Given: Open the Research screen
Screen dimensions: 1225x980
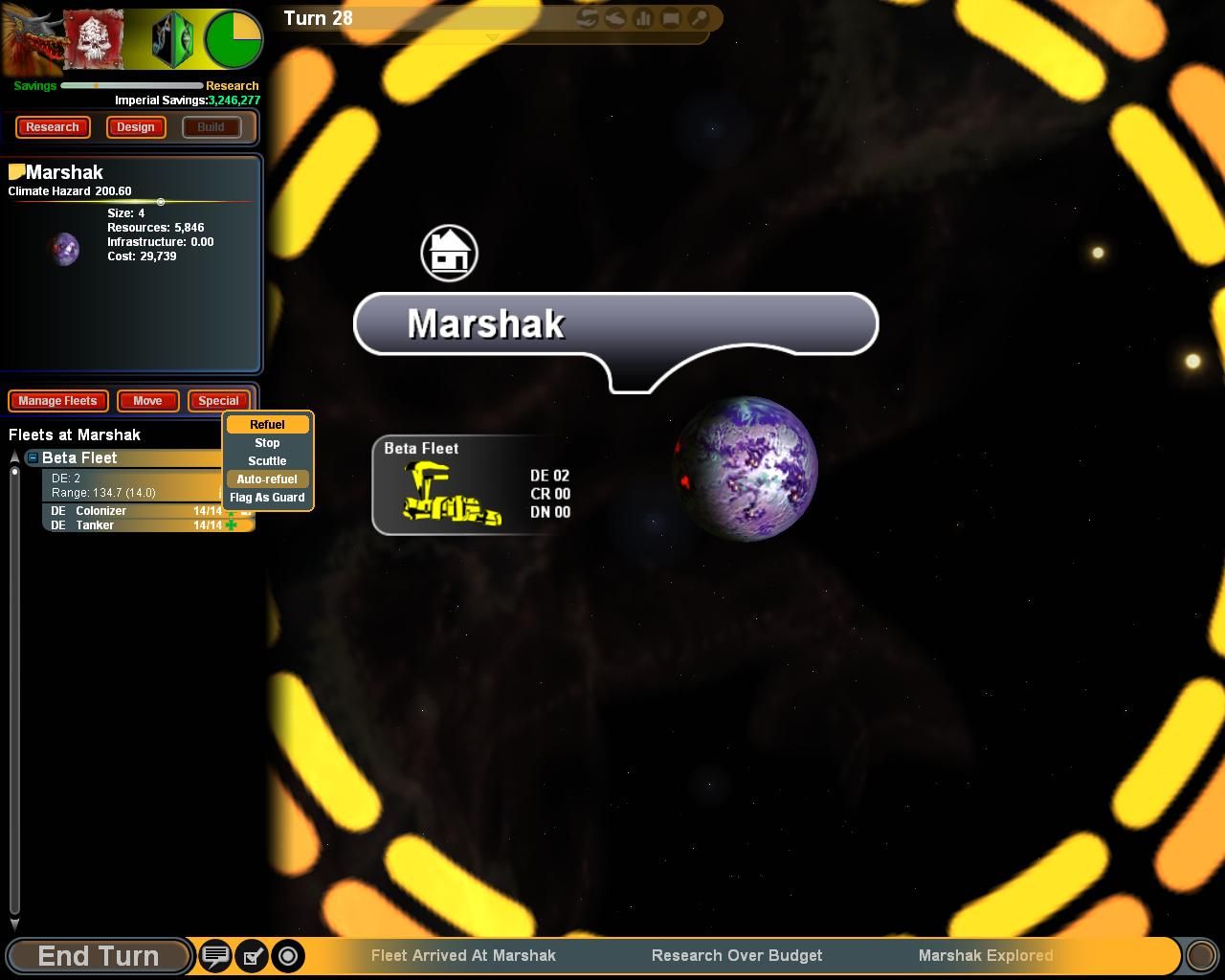Looking at the screenshot, I should click(53, 127).
